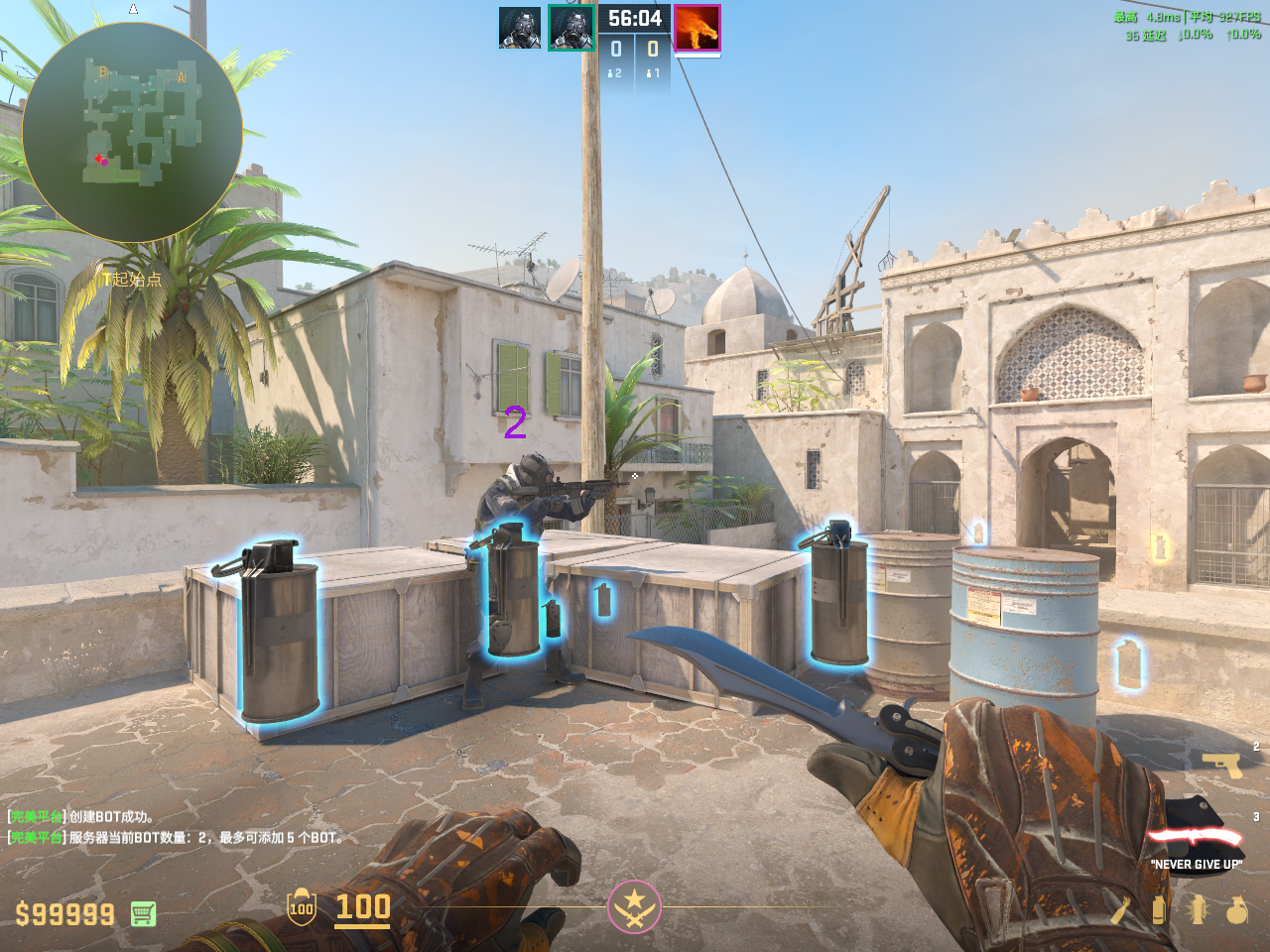Choose the HE grenade icon
Screen dimensions: 1270x952
click(x=1236, y=909)
